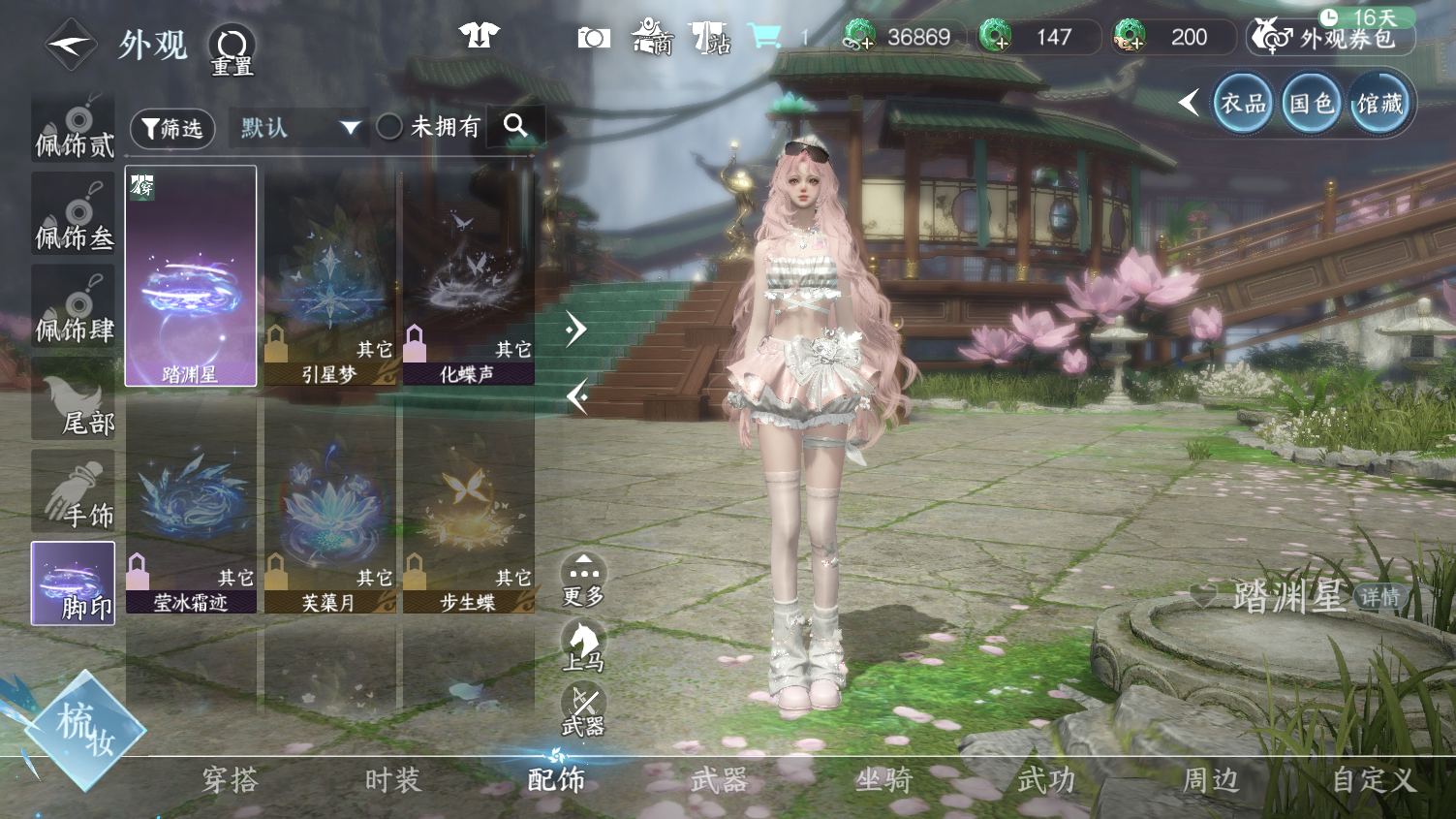Viewport: 1456px width, 819px height.
Task: Reset appearance with the 重置 button
Action: [232, 49]
